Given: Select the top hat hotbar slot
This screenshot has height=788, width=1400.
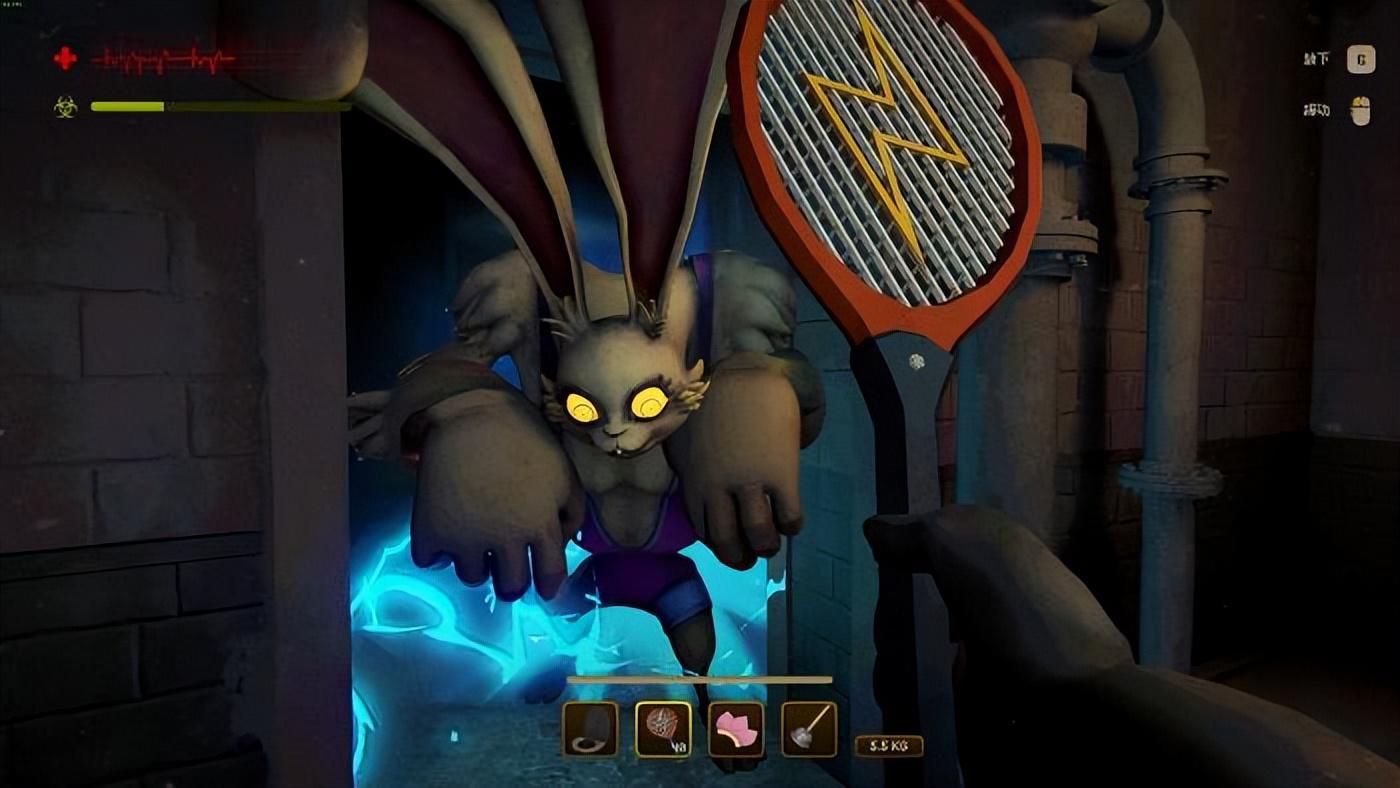Looking at the screenshot, I should [590, 729].
